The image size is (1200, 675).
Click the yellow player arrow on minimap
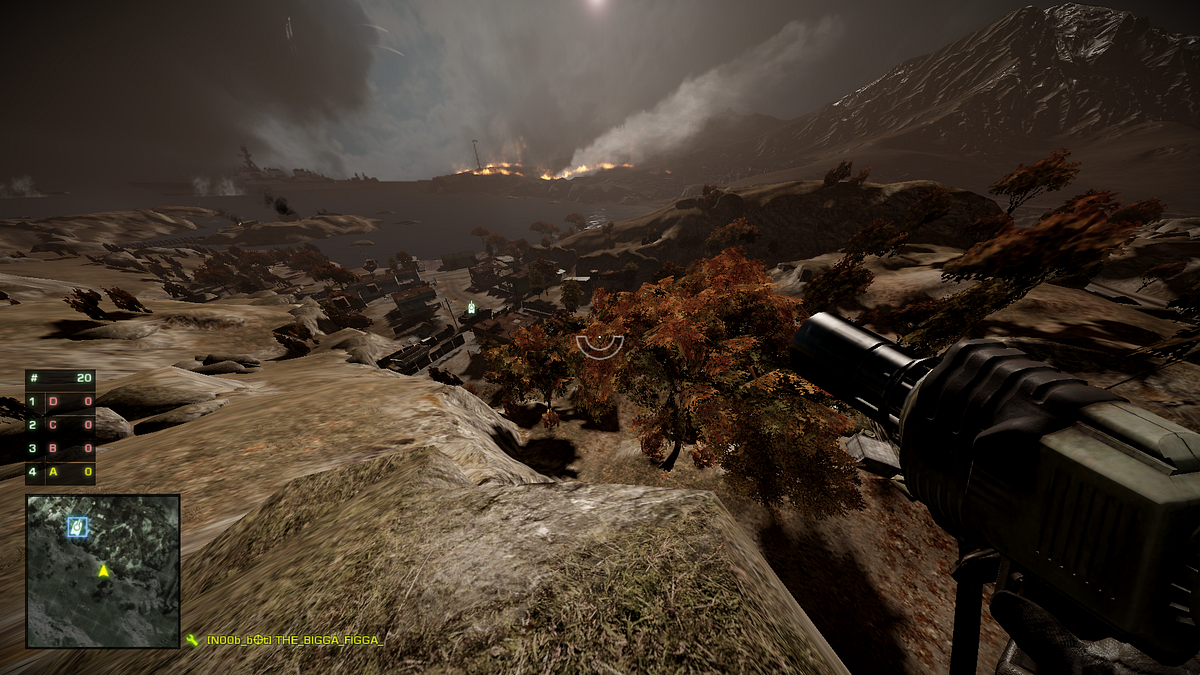tap(102, 570)
